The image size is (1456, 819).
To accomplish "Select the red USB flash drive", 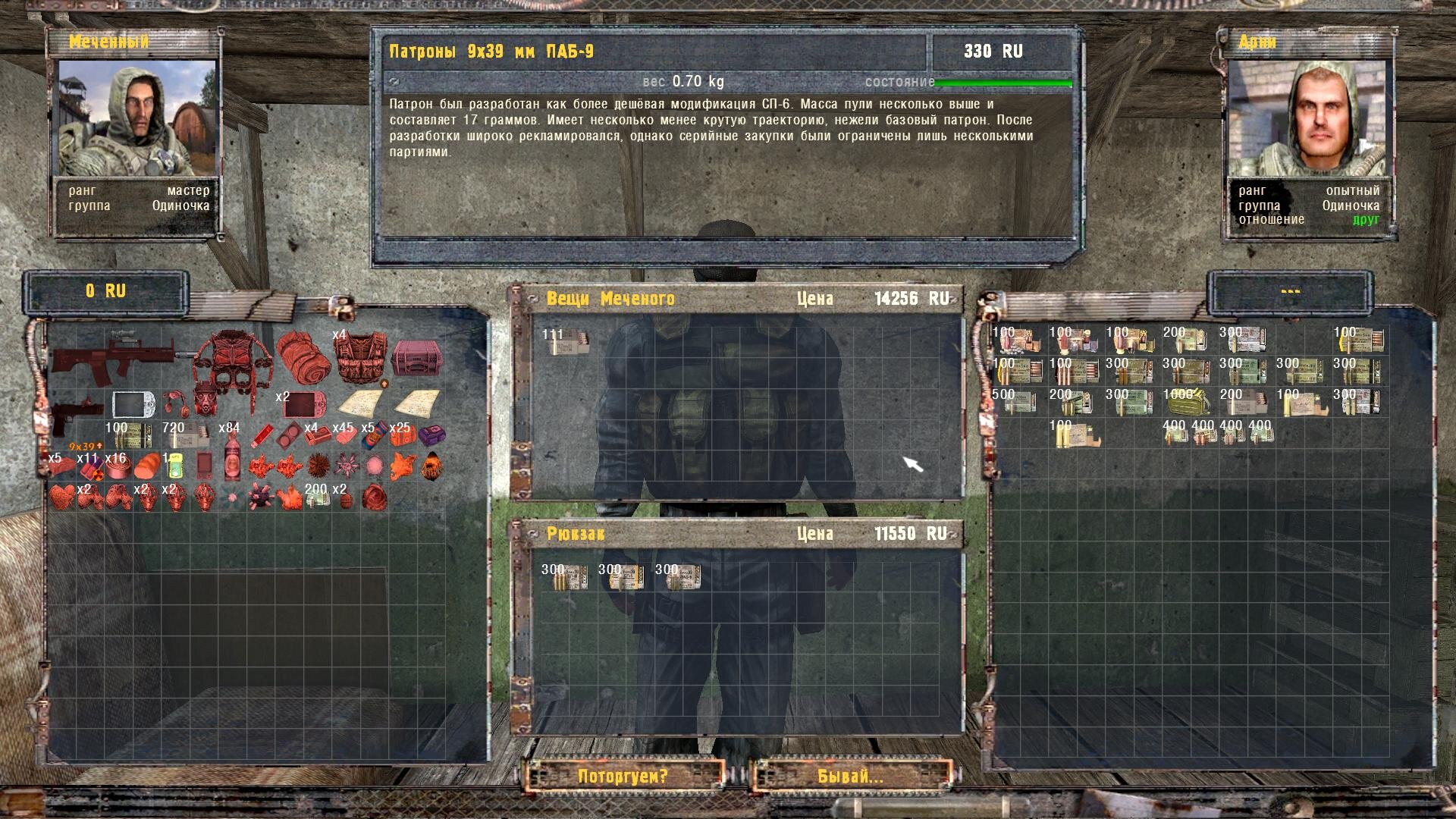I will point(262,436).
